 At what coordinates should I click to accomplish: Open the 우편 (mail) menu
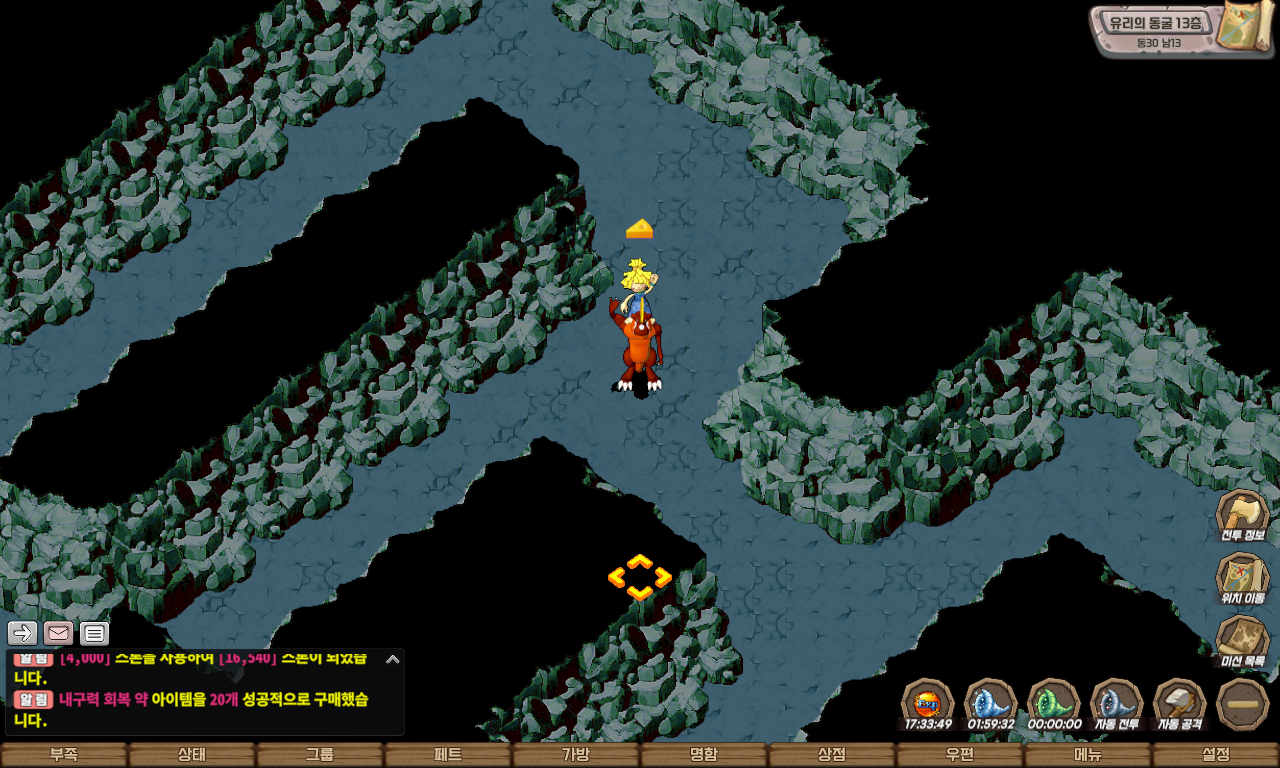pos(960,755)
